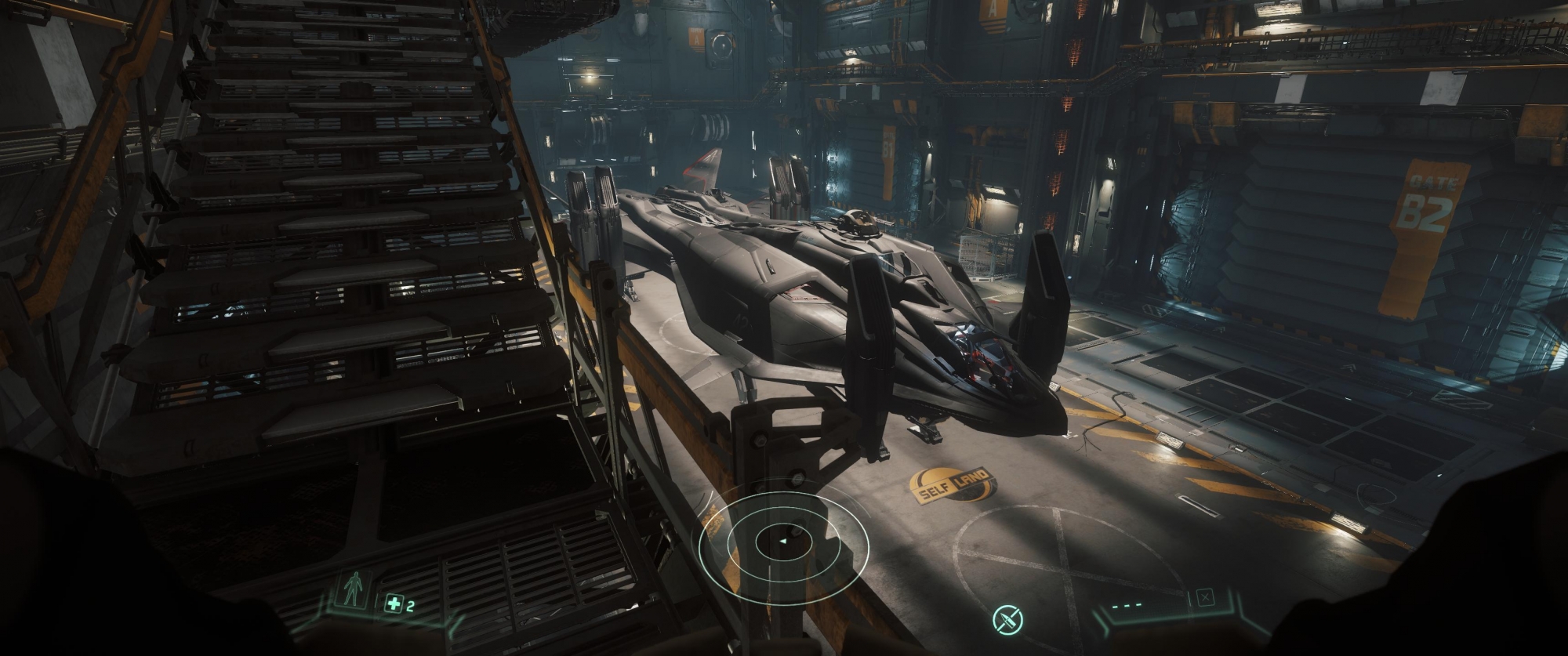Click the crossed-out bullet no-weapons icon
The width and height of the screenshot is (1568, 656).
coord(1007,620)
